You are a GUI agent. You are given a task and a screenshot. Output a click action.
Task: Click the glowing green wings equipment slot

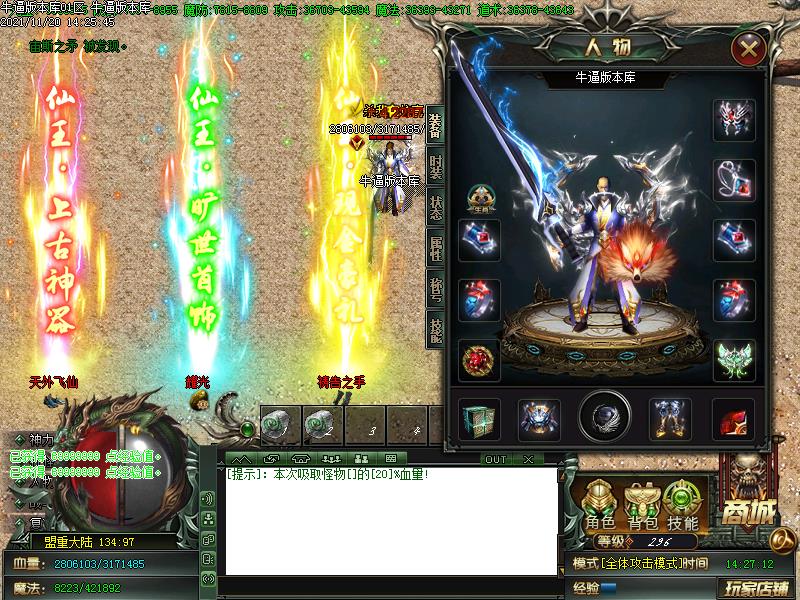(733, 360)
